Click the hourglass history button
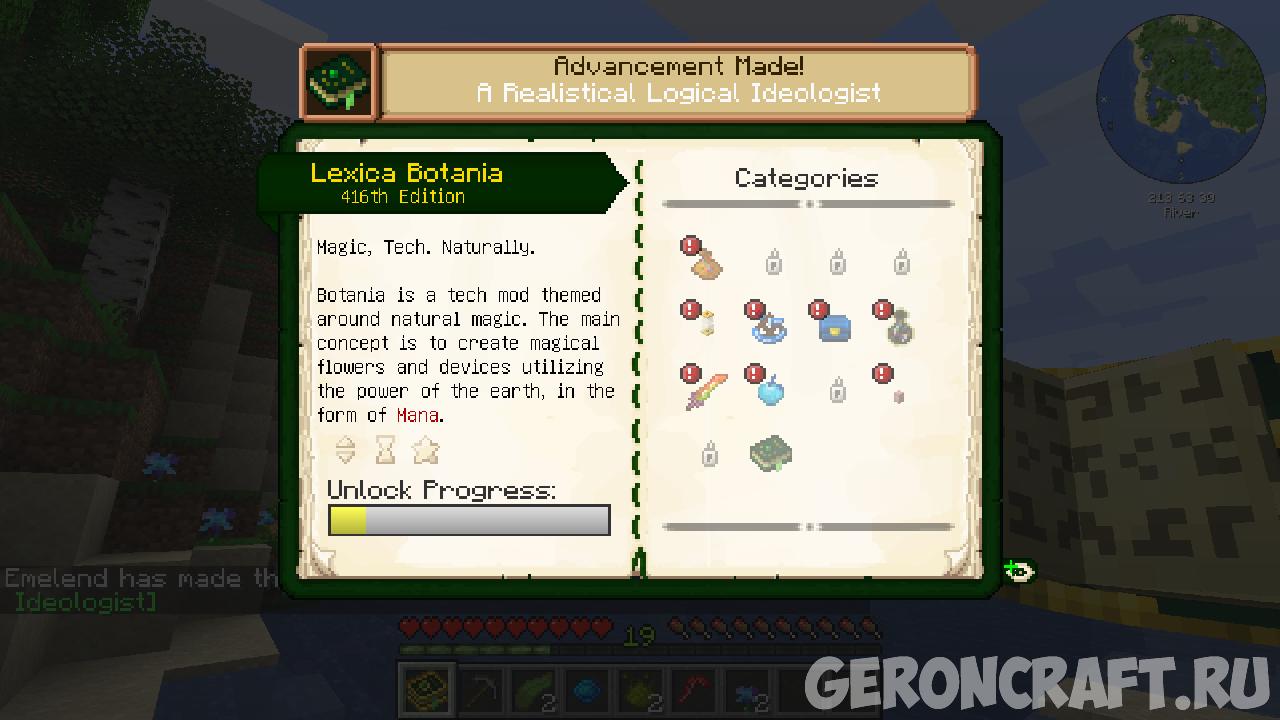1280x720 pixels. [385, 450]
